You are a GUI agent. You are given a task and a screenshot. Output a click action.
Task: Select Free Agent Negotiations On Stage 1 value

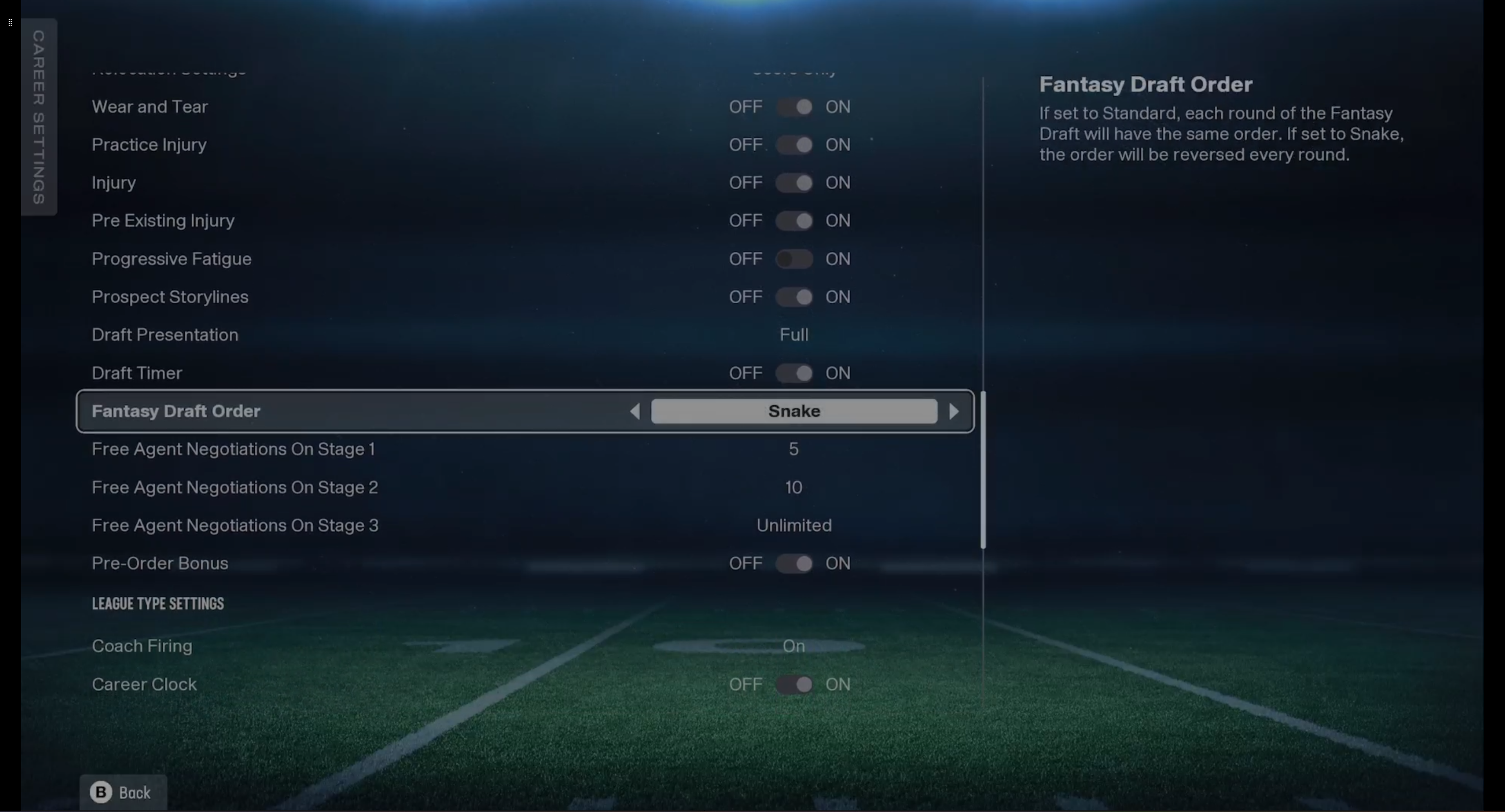793,449
